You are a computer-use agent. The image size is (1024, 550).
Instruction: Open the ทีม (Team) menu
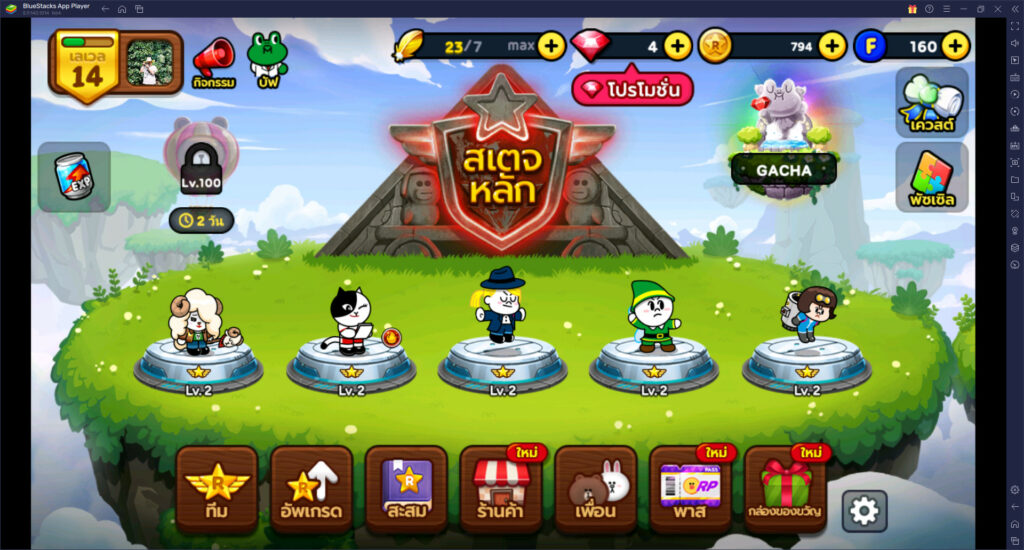click(x=217, y=489)
